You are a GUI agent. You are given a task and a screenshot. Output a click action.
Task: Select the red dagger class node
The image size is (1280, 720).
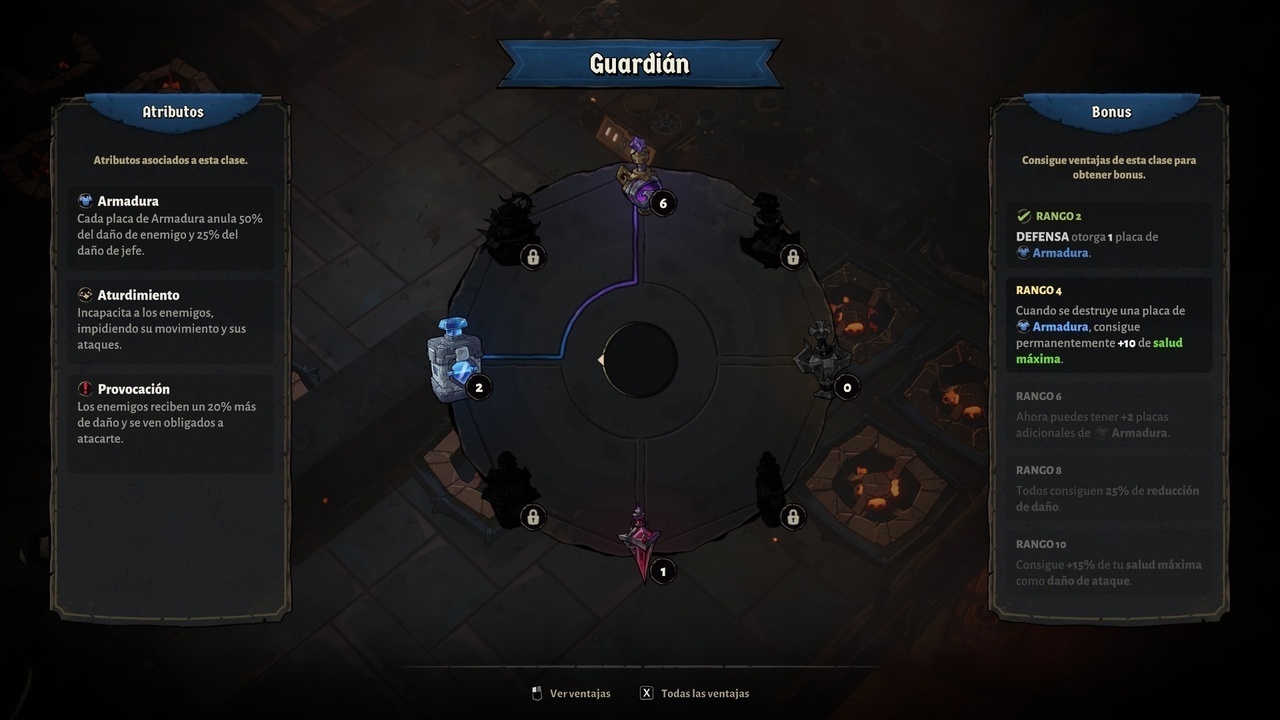pyautogui.click(x=639, y=543)
